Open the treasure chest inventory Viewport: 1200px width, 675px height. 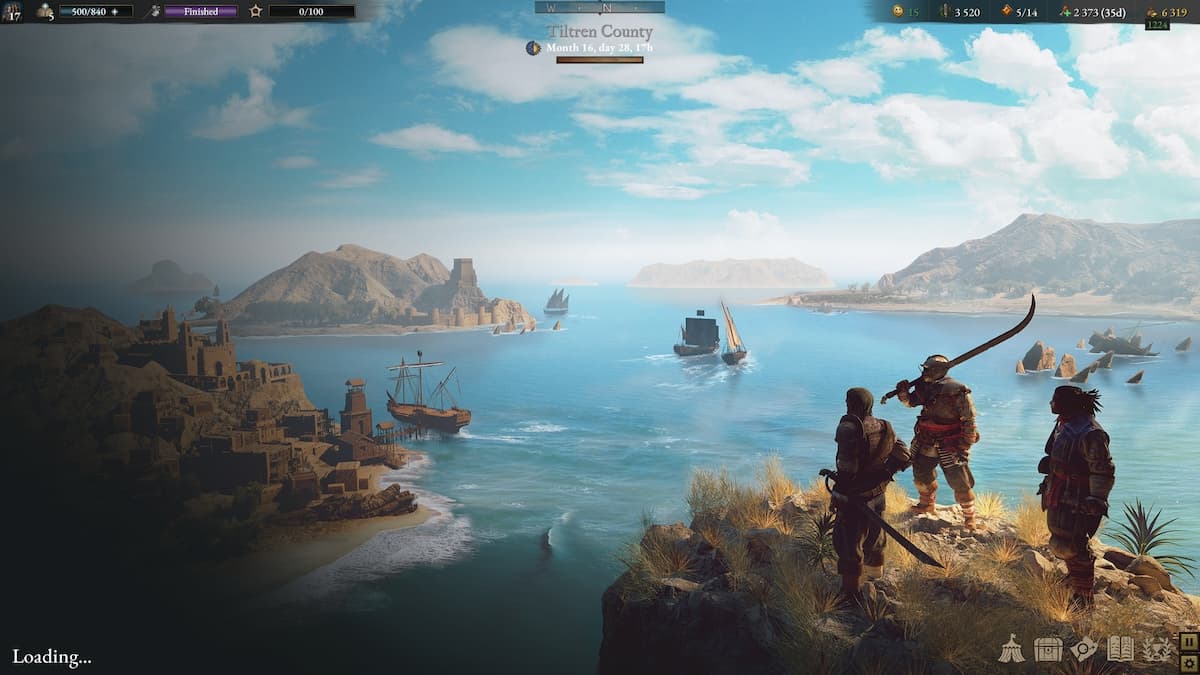[1047, 650]
